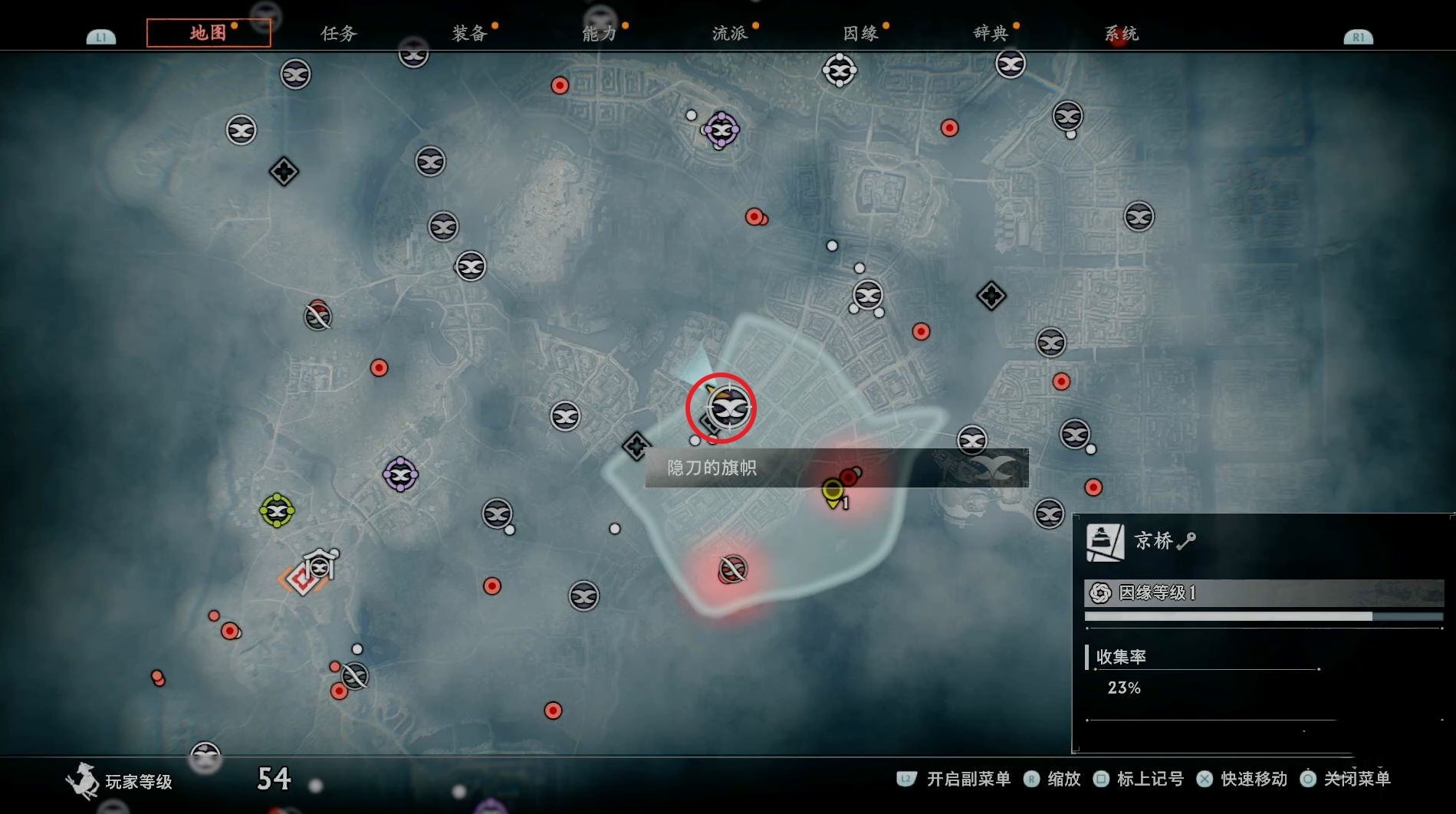Switch to the 任务 tab
This screenshot has width=1456, height=814.
339,34
